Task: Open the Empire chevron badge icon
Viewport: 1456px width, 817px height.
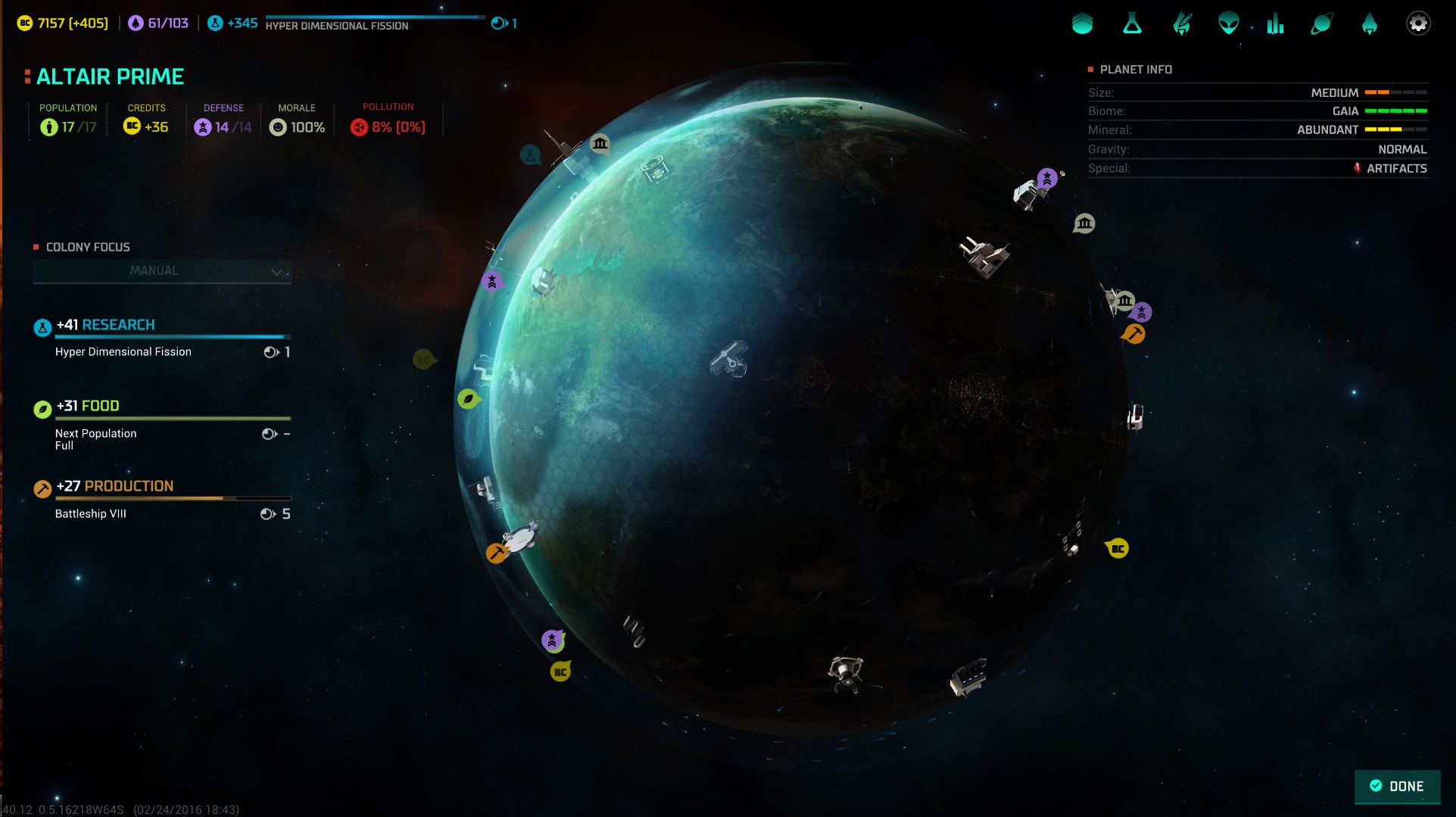Action: click(1083, 24)
